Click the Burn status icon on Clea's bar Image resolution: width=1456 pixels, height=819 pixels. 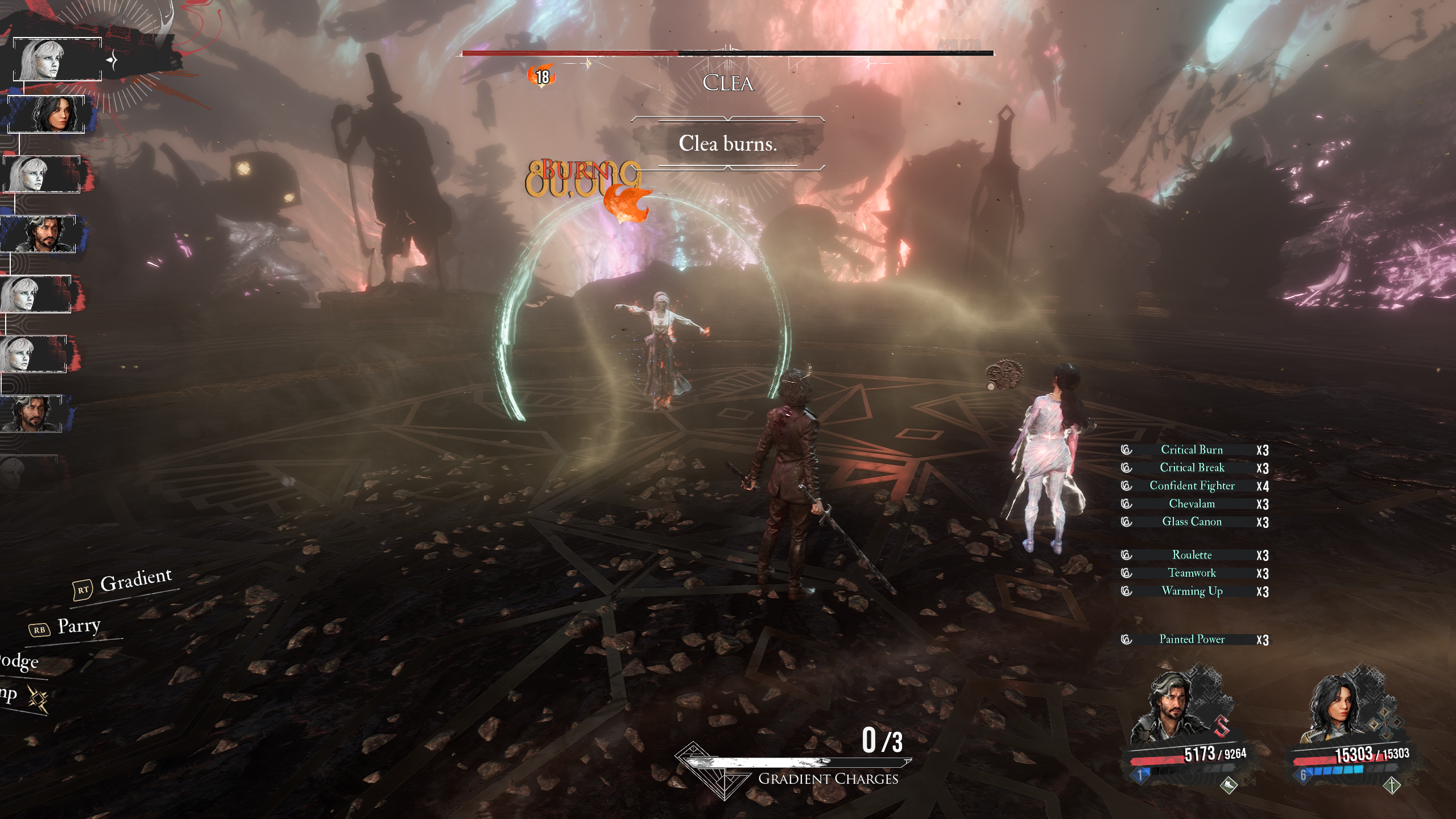(541, 76)
